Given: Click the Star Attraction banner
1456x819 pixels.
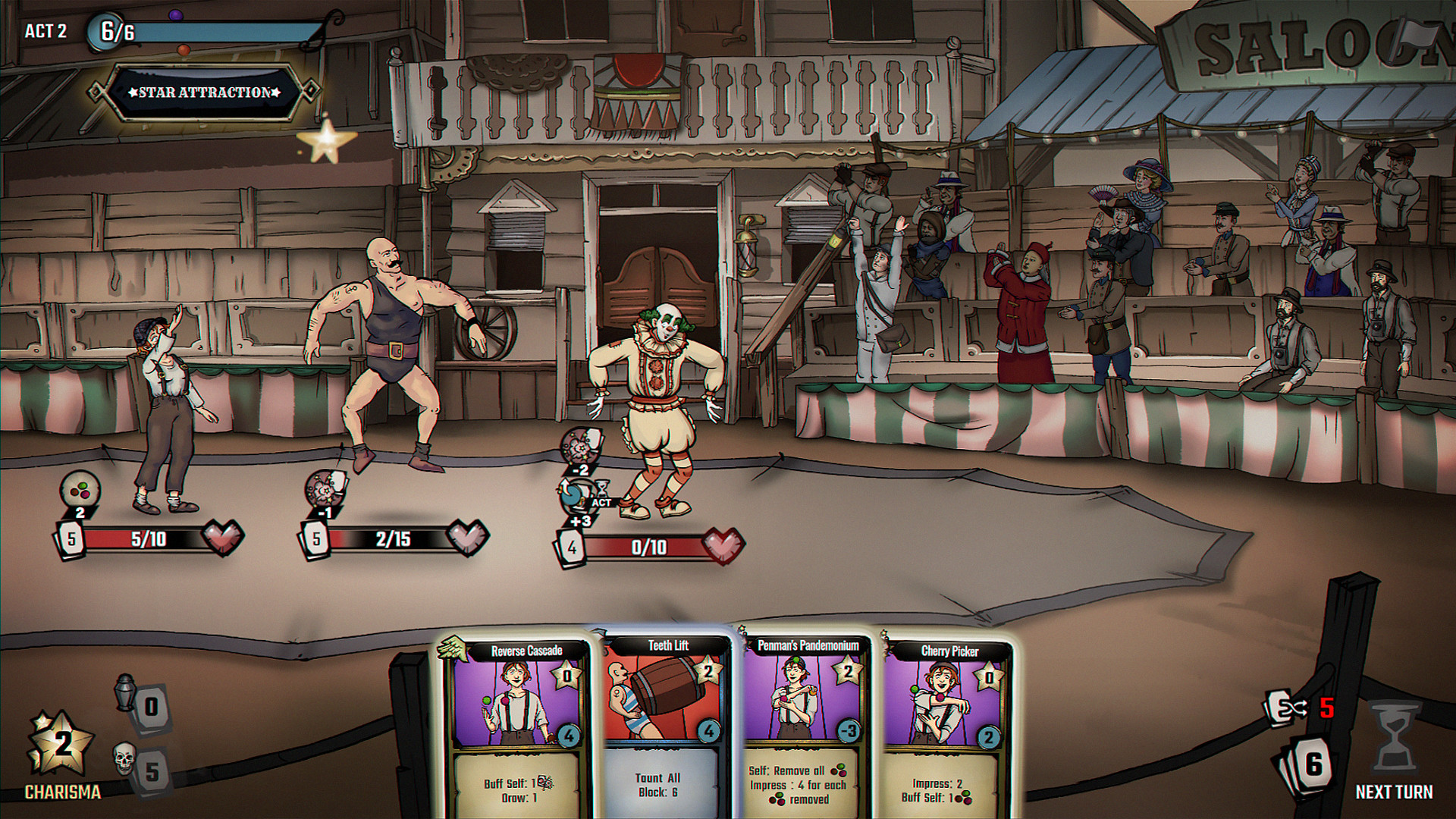Looking at the screenshot, I should (x=205, y=93).
